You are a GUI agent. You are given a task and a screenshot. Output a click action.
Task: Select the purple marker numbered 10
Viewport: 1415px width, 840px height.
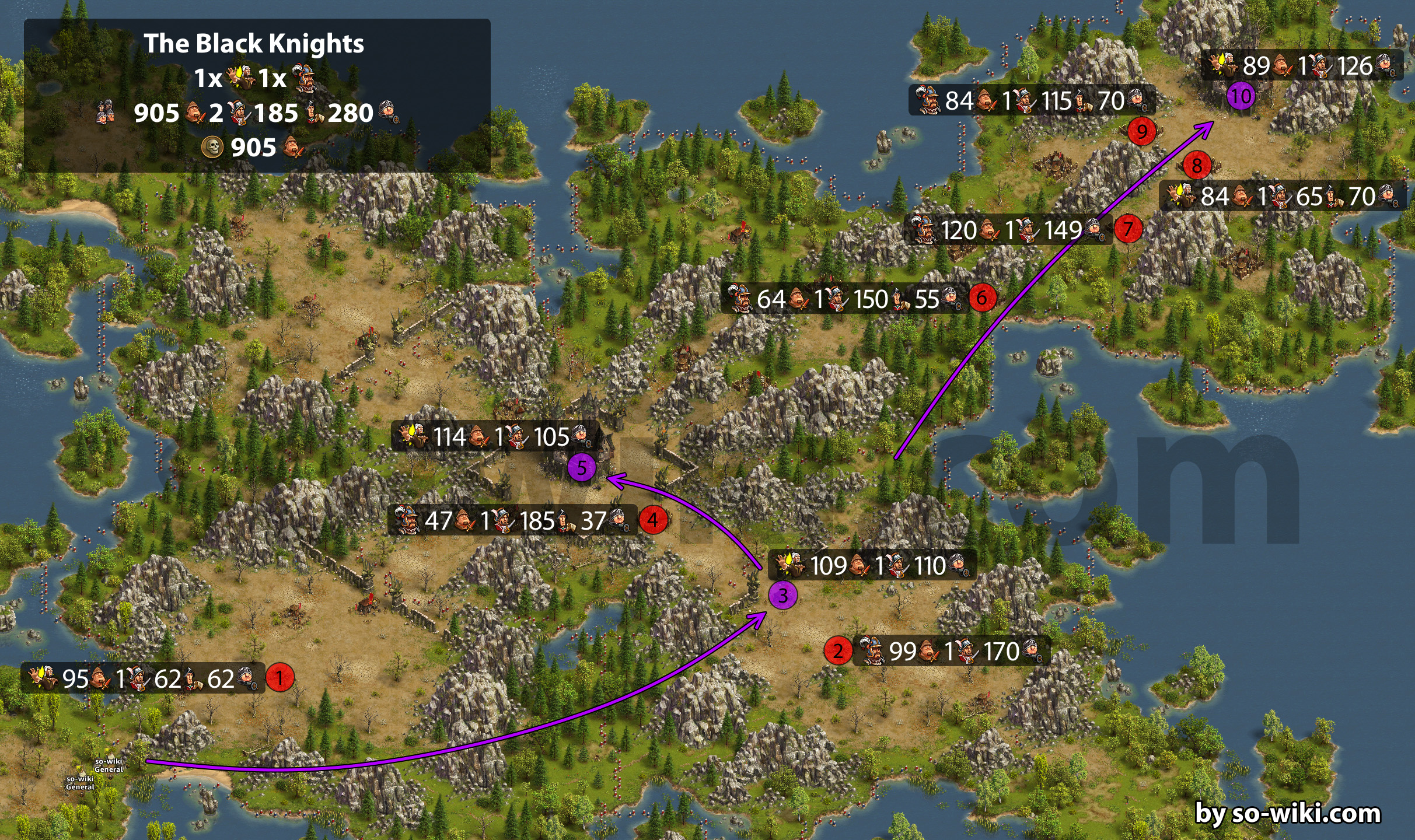click(1241, 96)
